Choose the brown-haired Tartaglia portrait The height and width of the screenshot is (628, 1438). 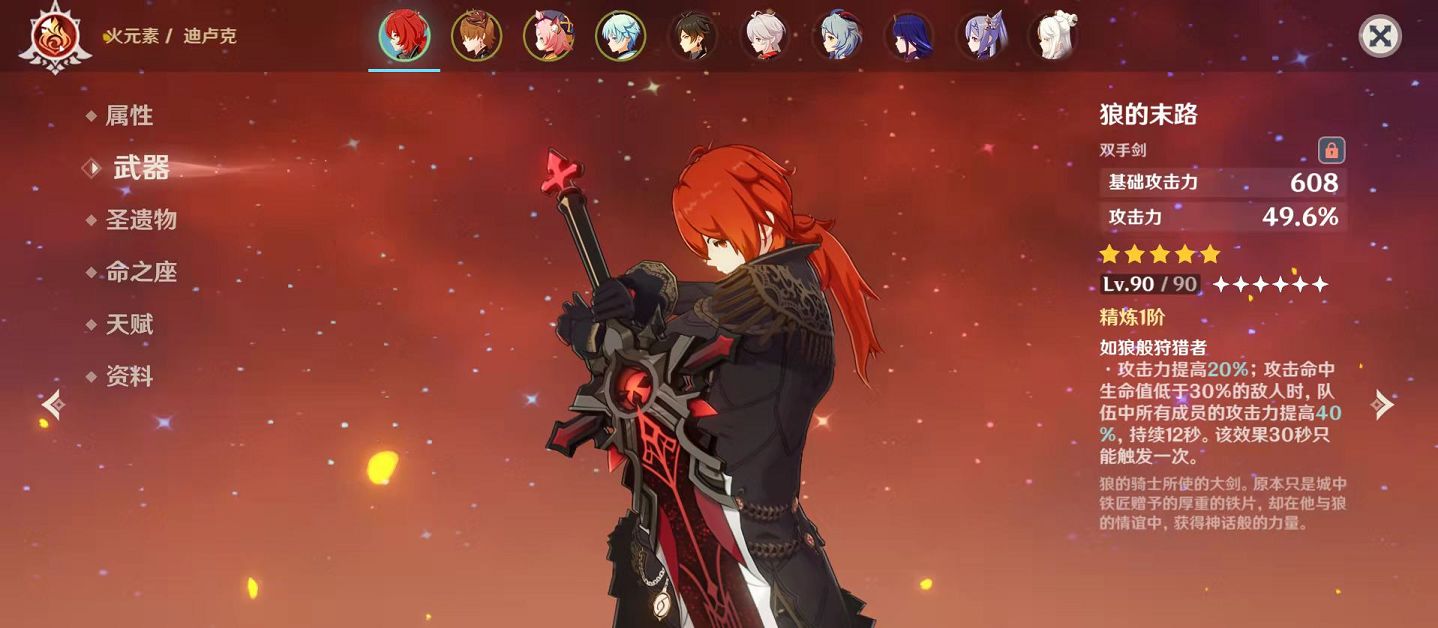(476, 36)
